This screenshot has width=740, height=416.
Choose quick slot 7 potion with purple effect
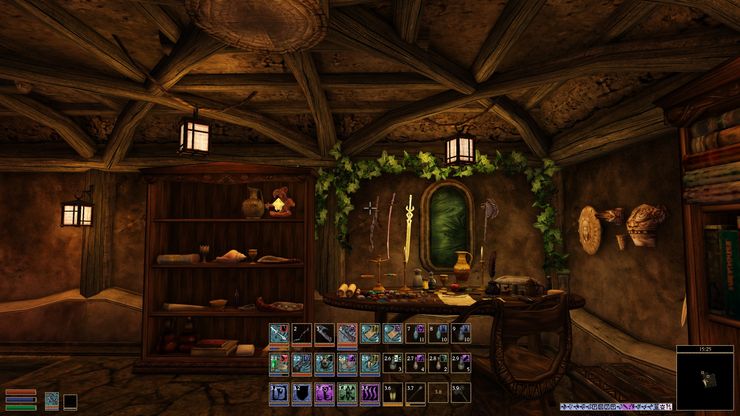416,334
